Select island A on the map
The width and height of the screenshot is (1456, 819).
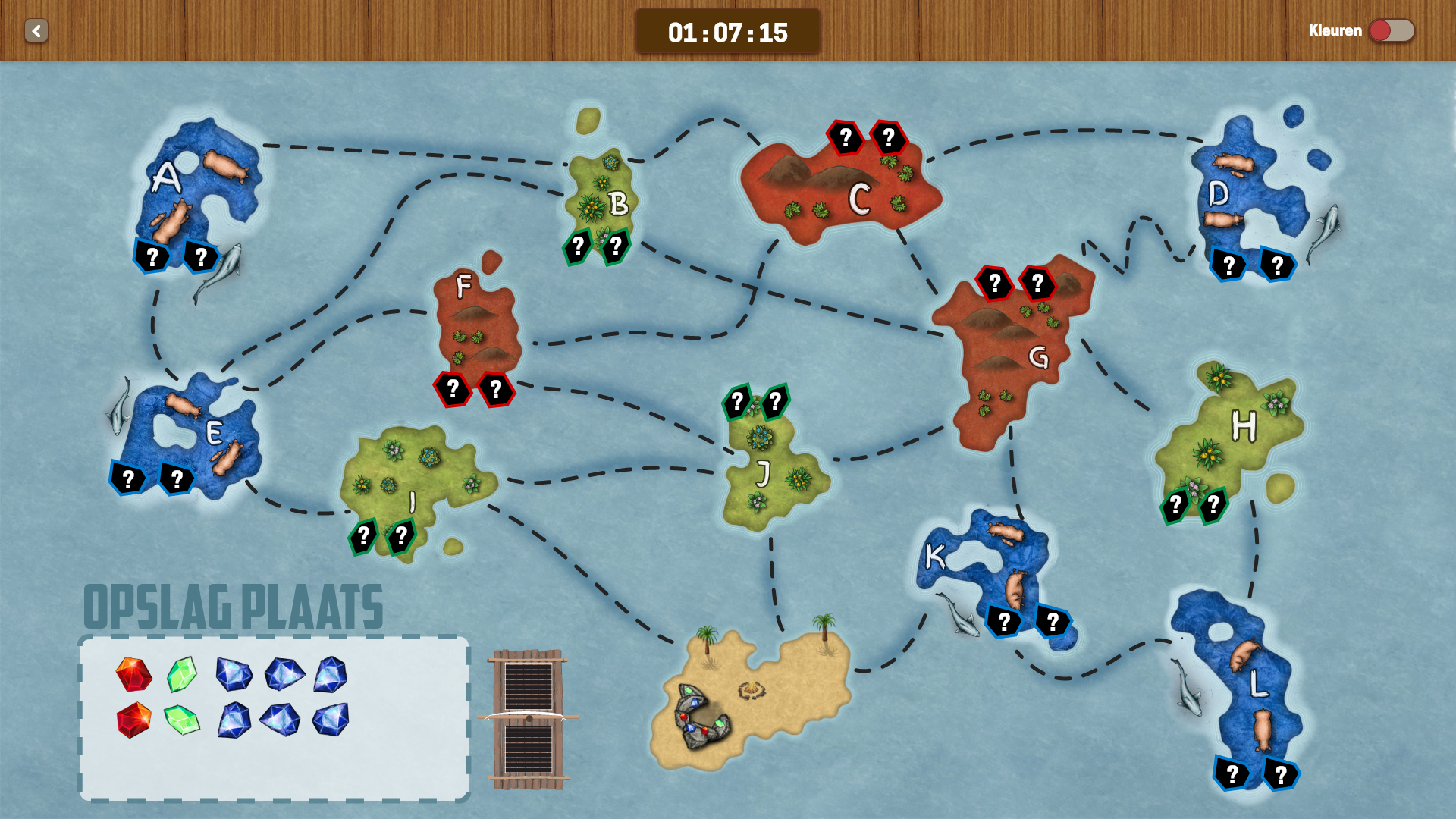point(199,190)
